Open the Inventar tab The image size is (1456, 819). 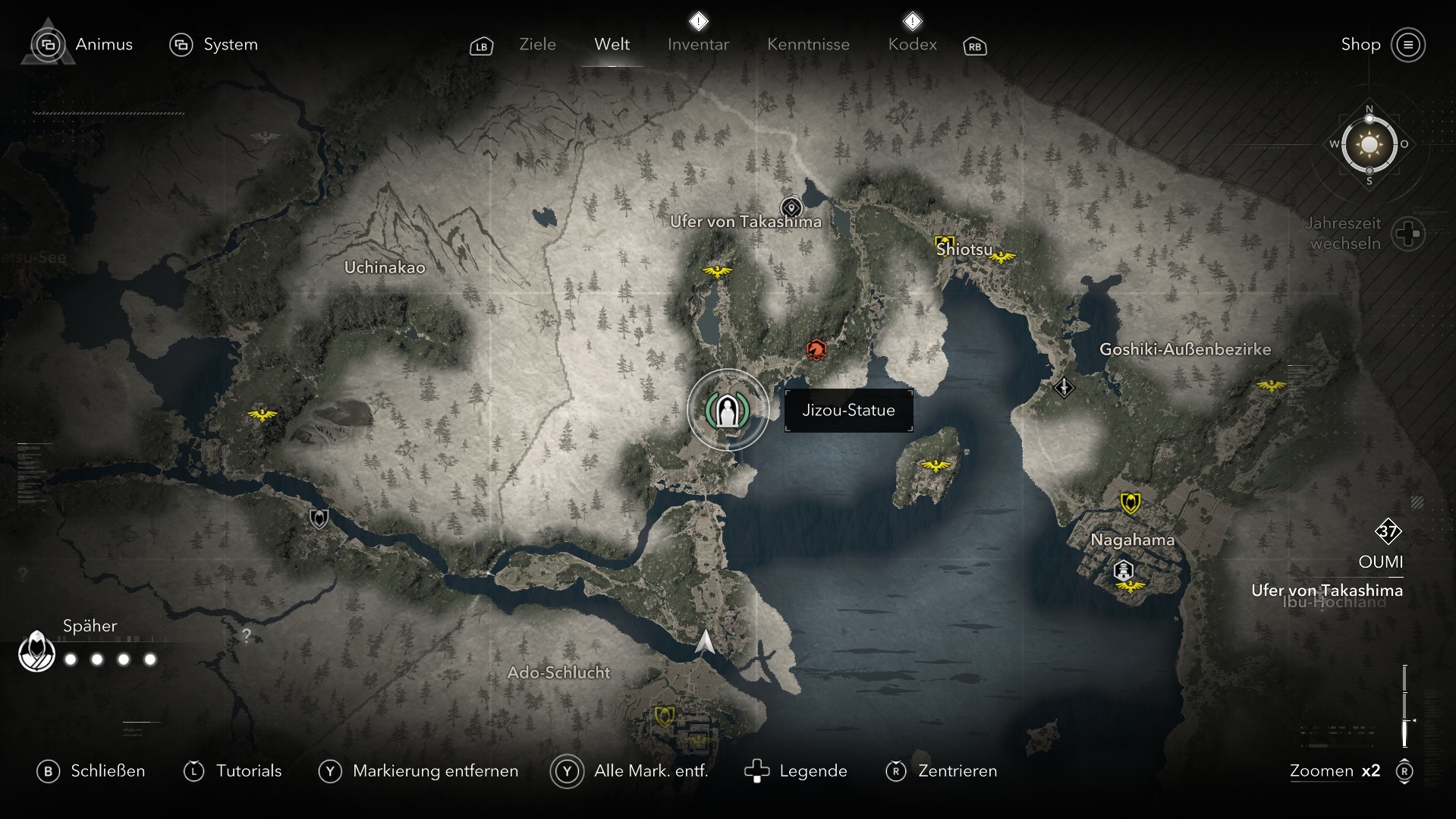tap(698, 44)
